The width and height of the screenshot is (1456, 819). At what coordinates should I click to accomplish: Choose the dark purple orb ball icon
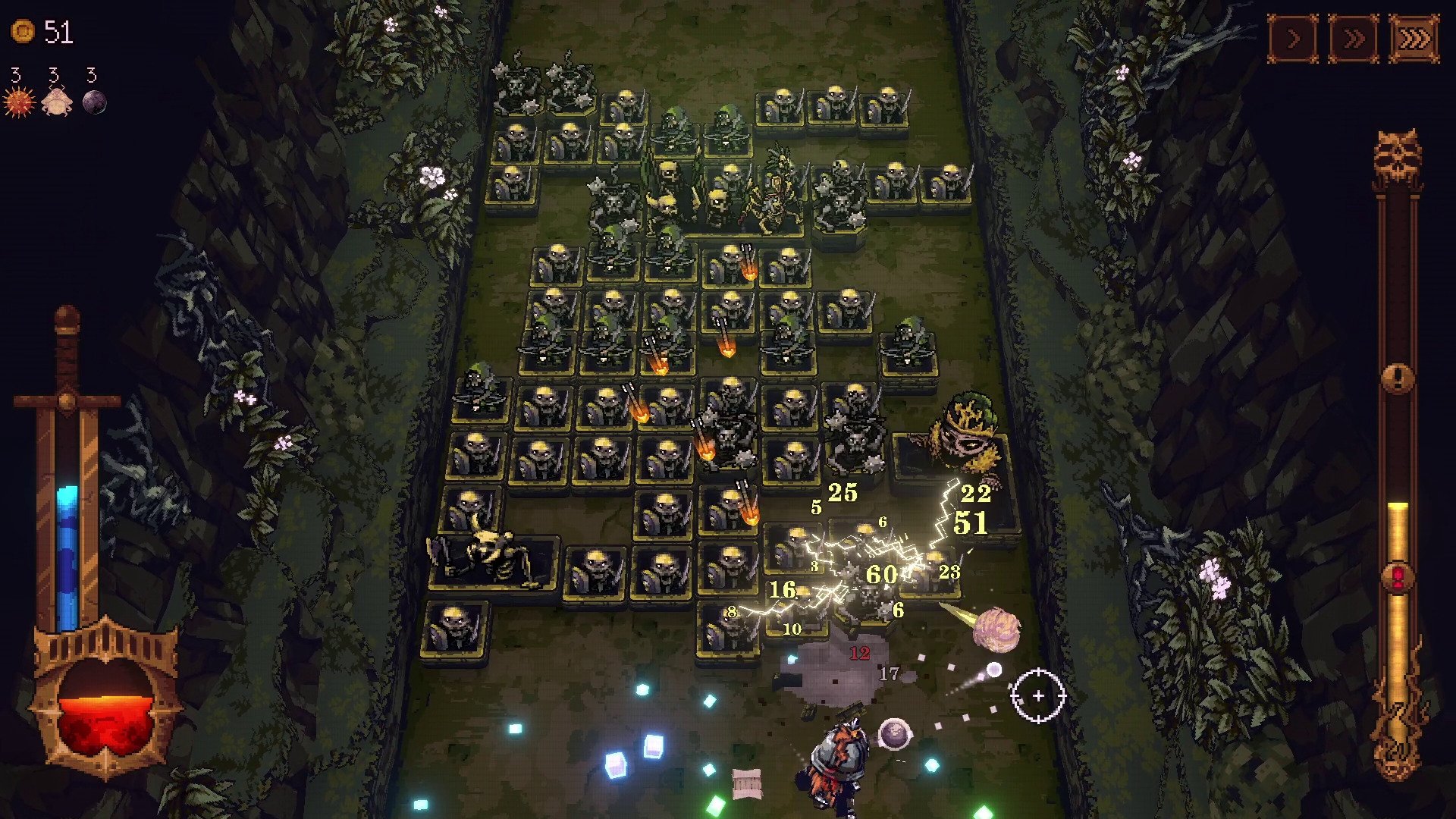click(x=94, y=102)
